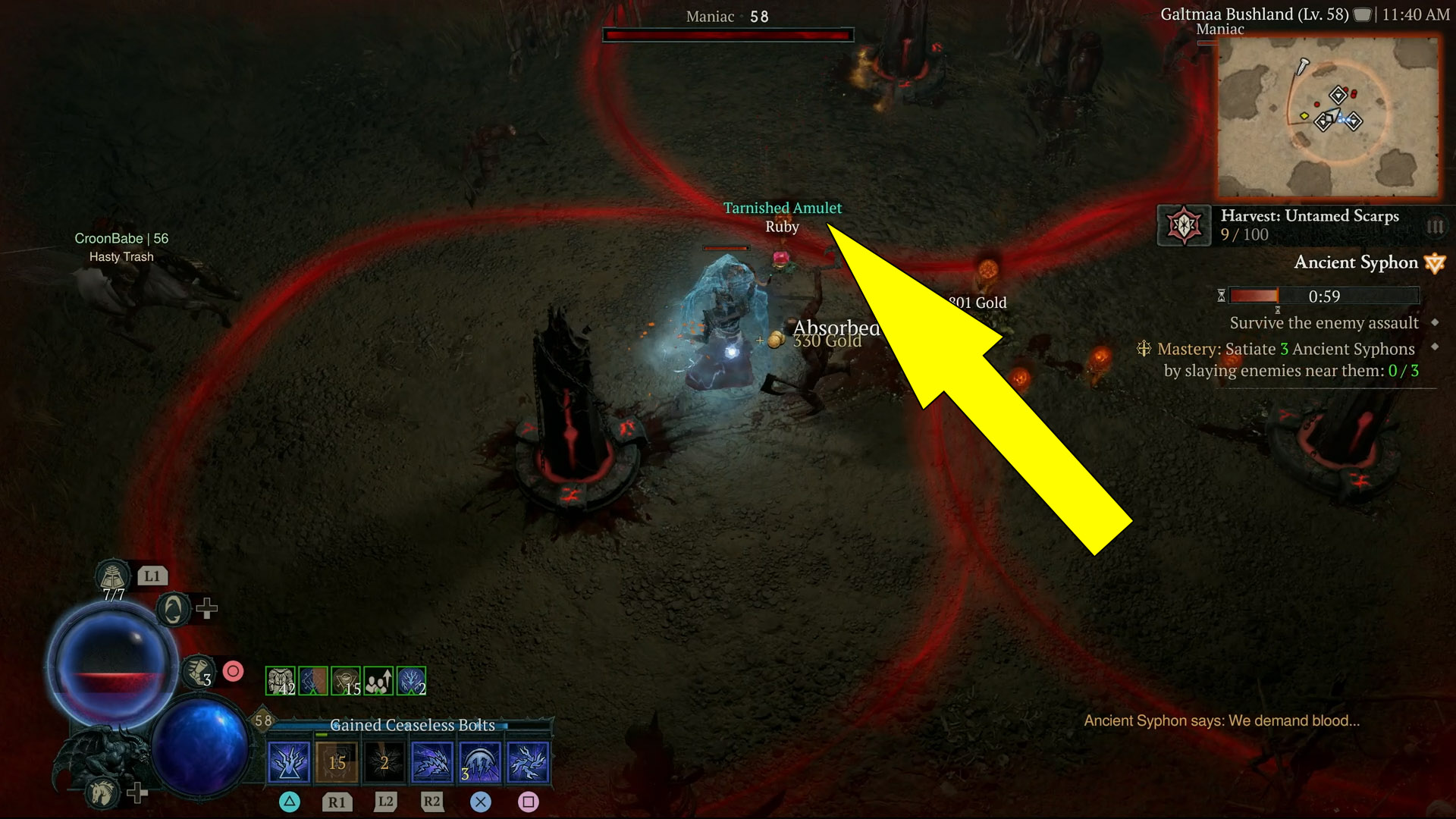Toggle the triple-bar objective tracker icon

pos(1434,227)
